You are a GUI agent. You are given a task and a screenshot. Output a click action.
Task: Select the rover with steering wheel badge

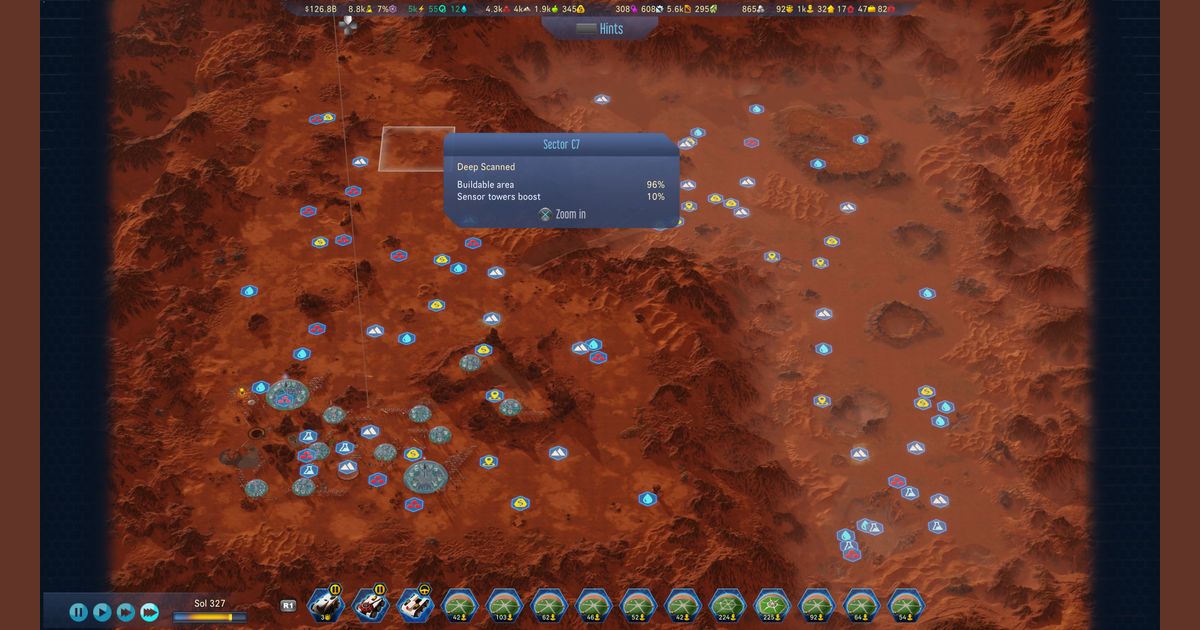point(414,604)
